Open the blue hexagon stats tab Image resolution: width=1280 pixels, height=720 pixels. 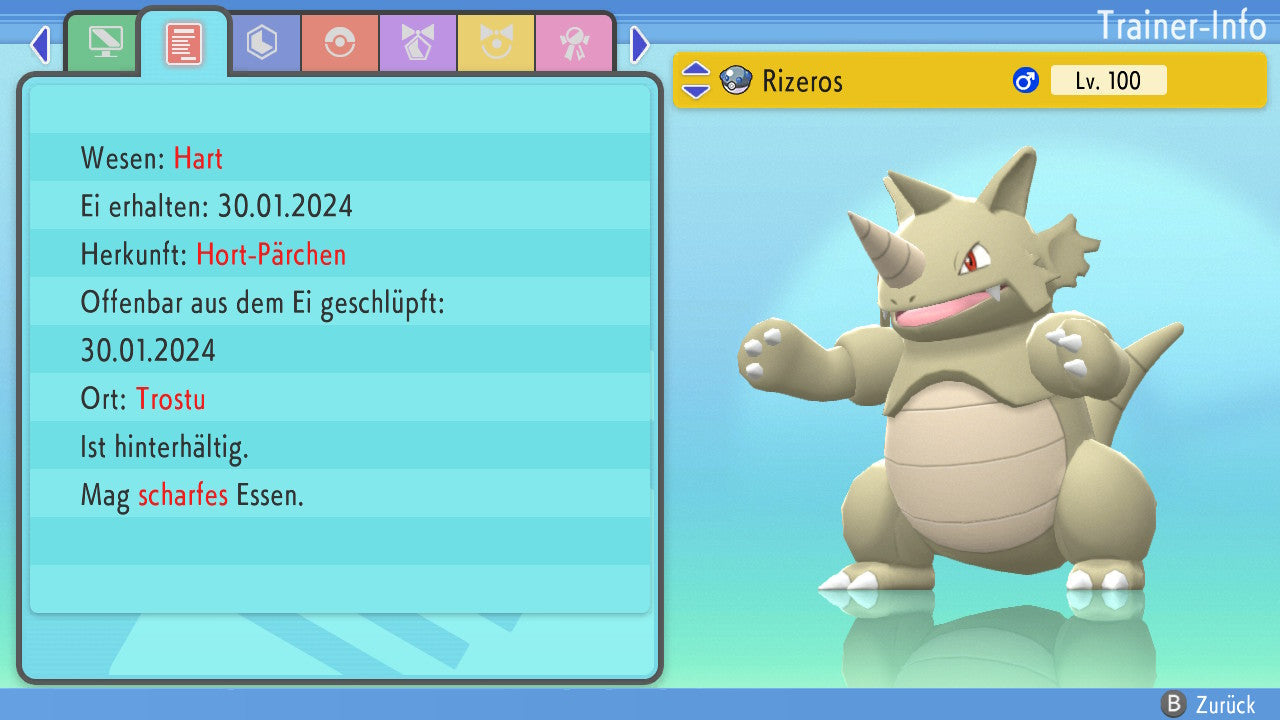click(x=262, y=43)
